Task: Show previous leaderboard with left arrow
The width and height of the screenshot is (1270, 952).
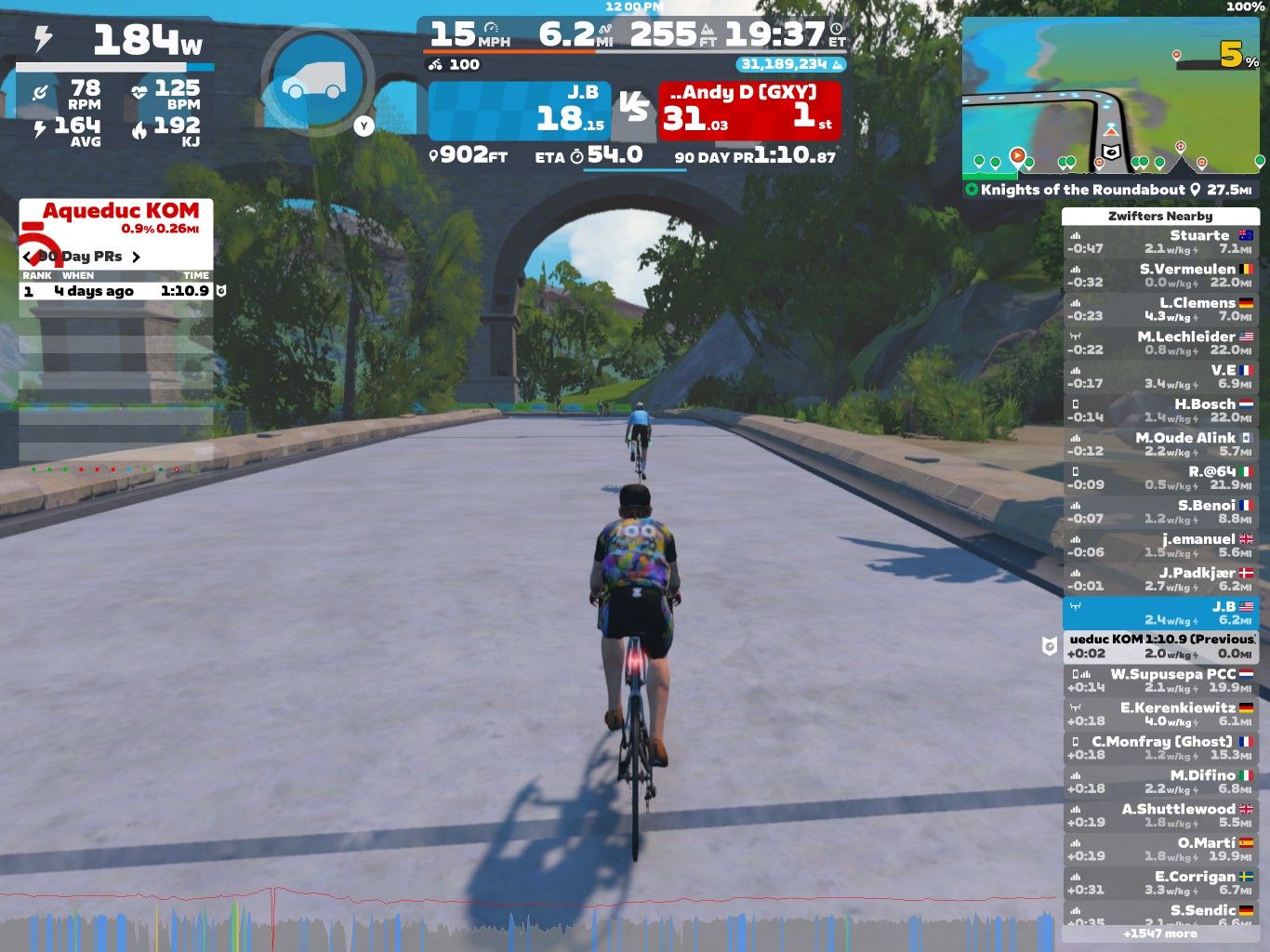Action: coord(28,257)
